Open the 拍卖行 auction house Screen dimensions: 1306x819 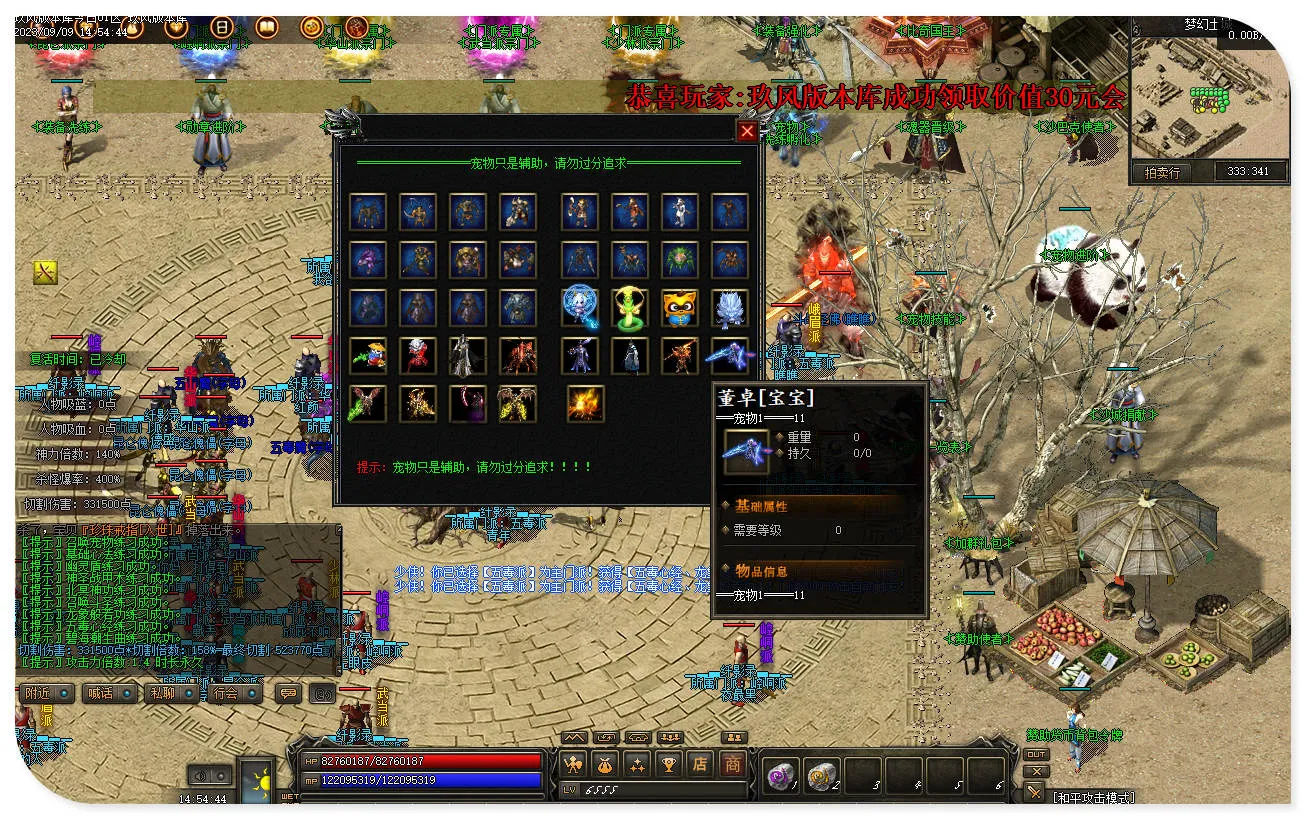pos(1162,172)
